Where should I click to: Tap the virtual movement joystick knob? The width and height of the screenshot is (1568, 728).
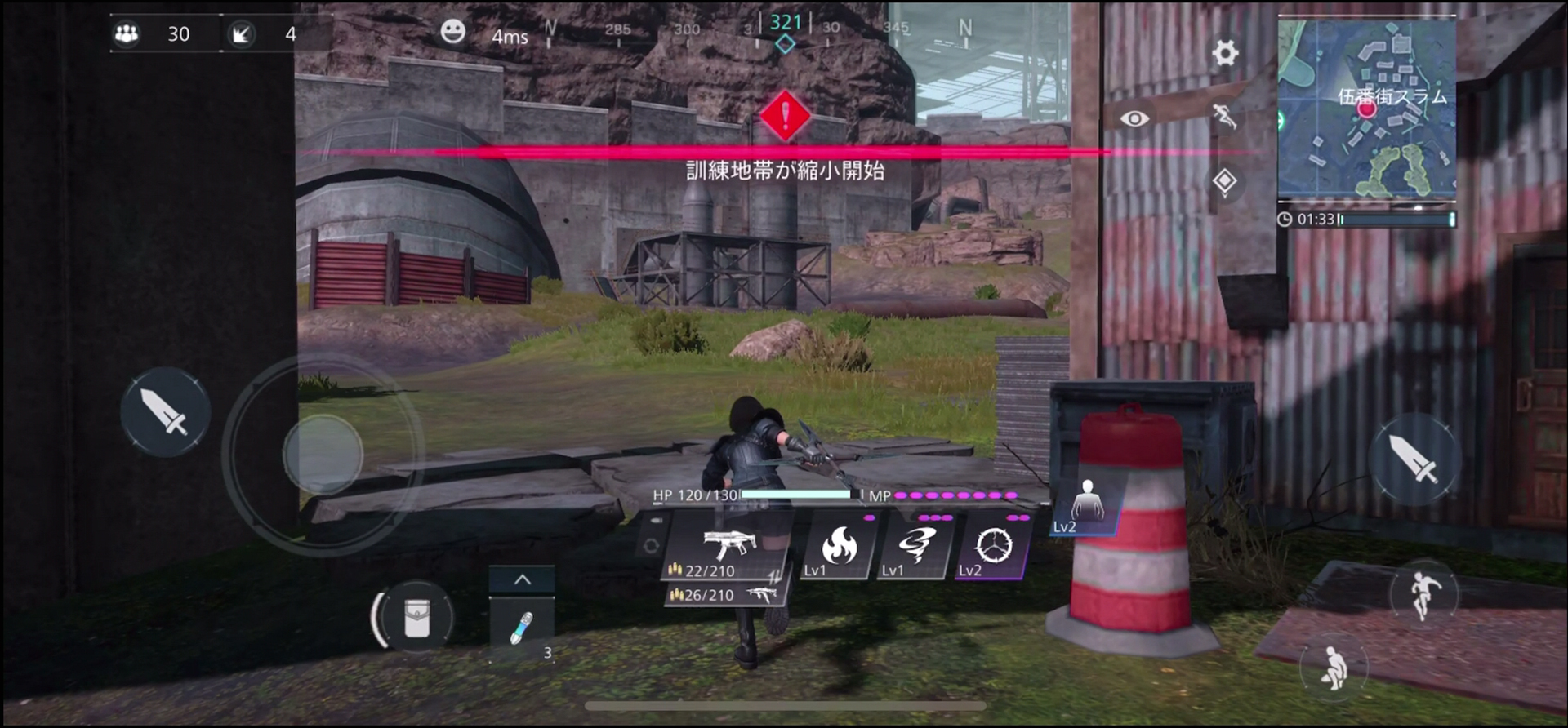click(x=323, y=454)
